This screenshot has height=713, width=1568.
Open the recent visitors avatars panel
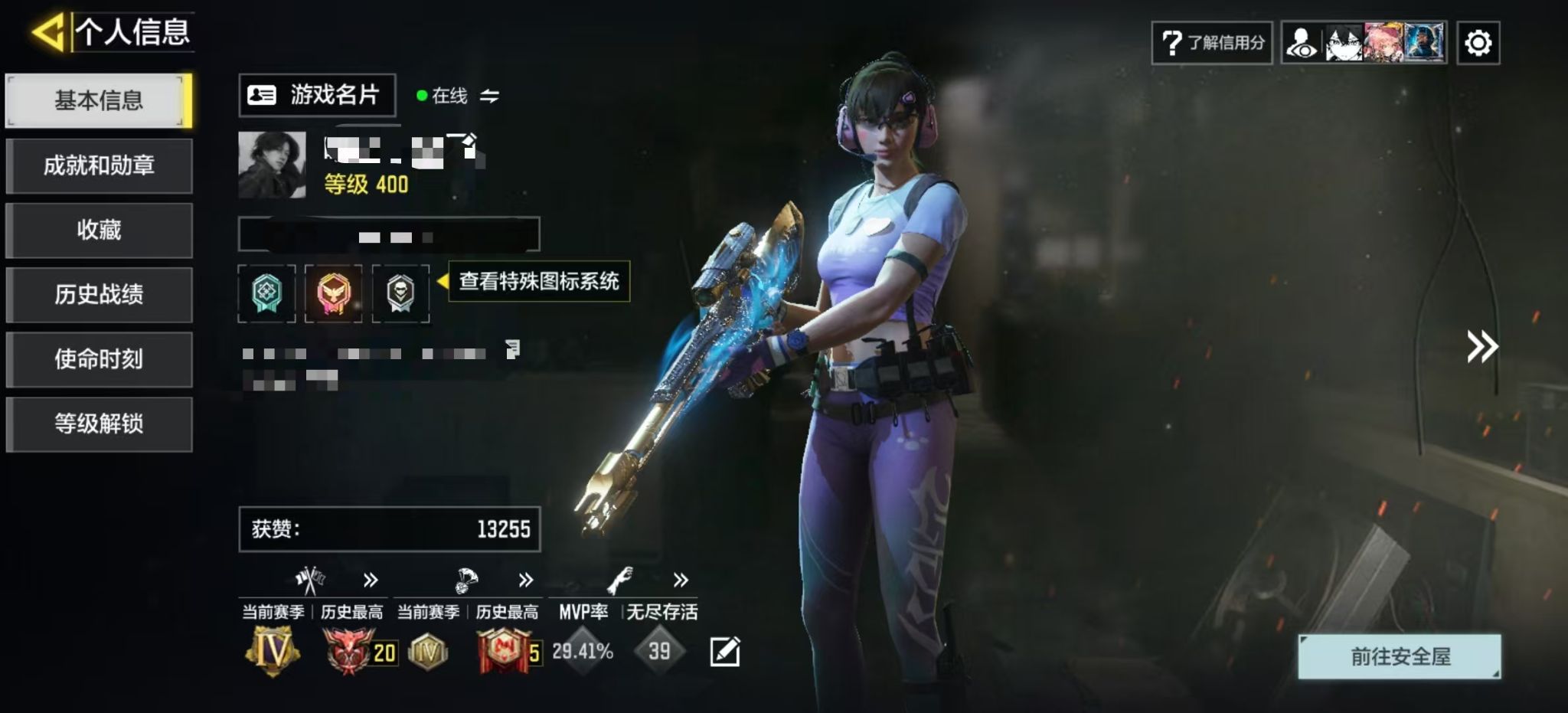click(x=1364, y=43)
